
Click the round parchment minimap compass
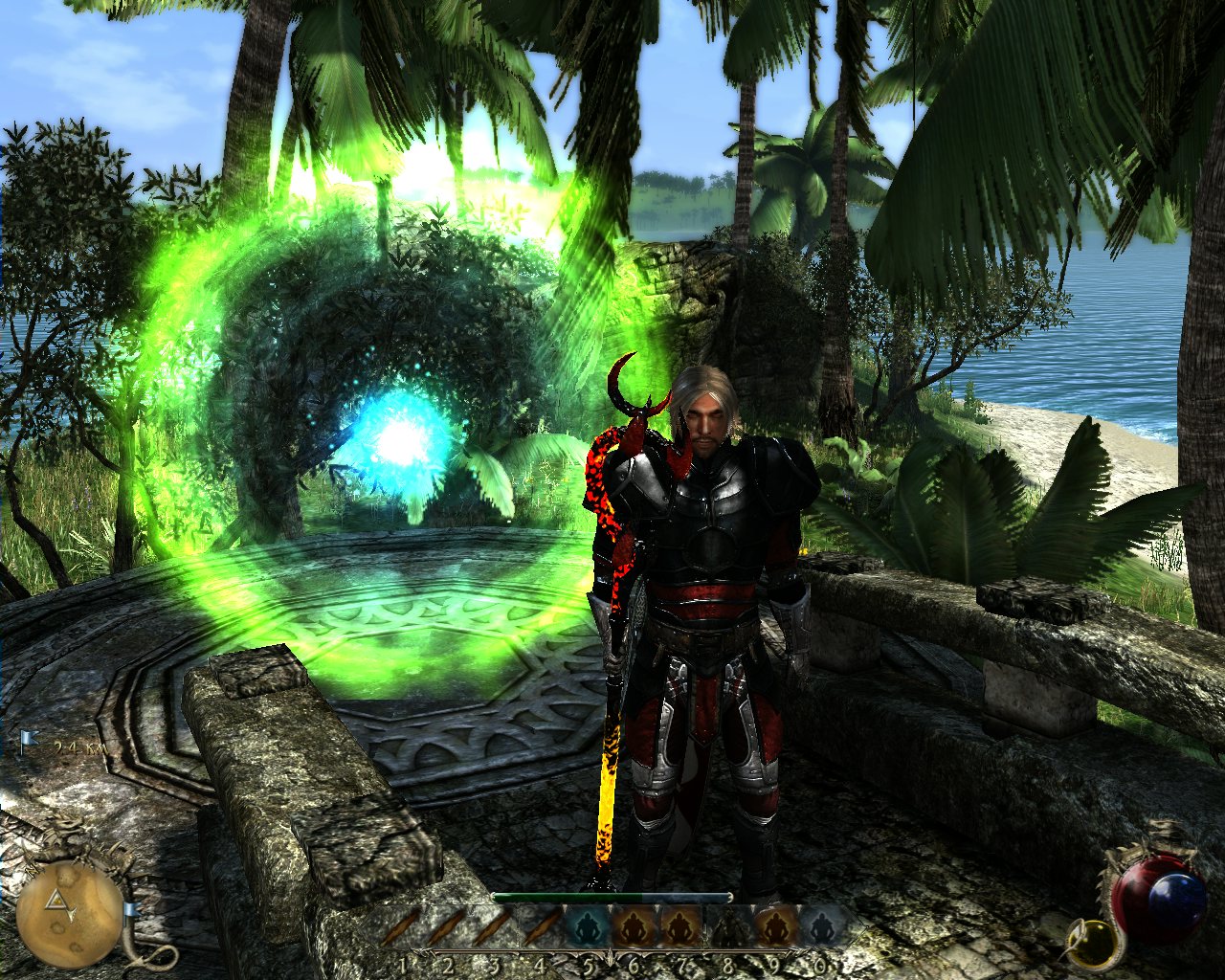tap(69, 913)
